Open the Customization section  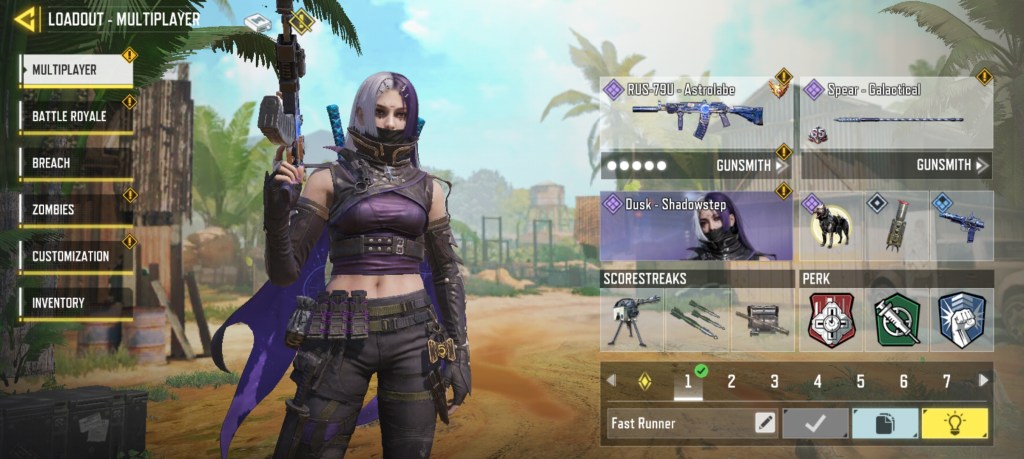click(77, 256)
